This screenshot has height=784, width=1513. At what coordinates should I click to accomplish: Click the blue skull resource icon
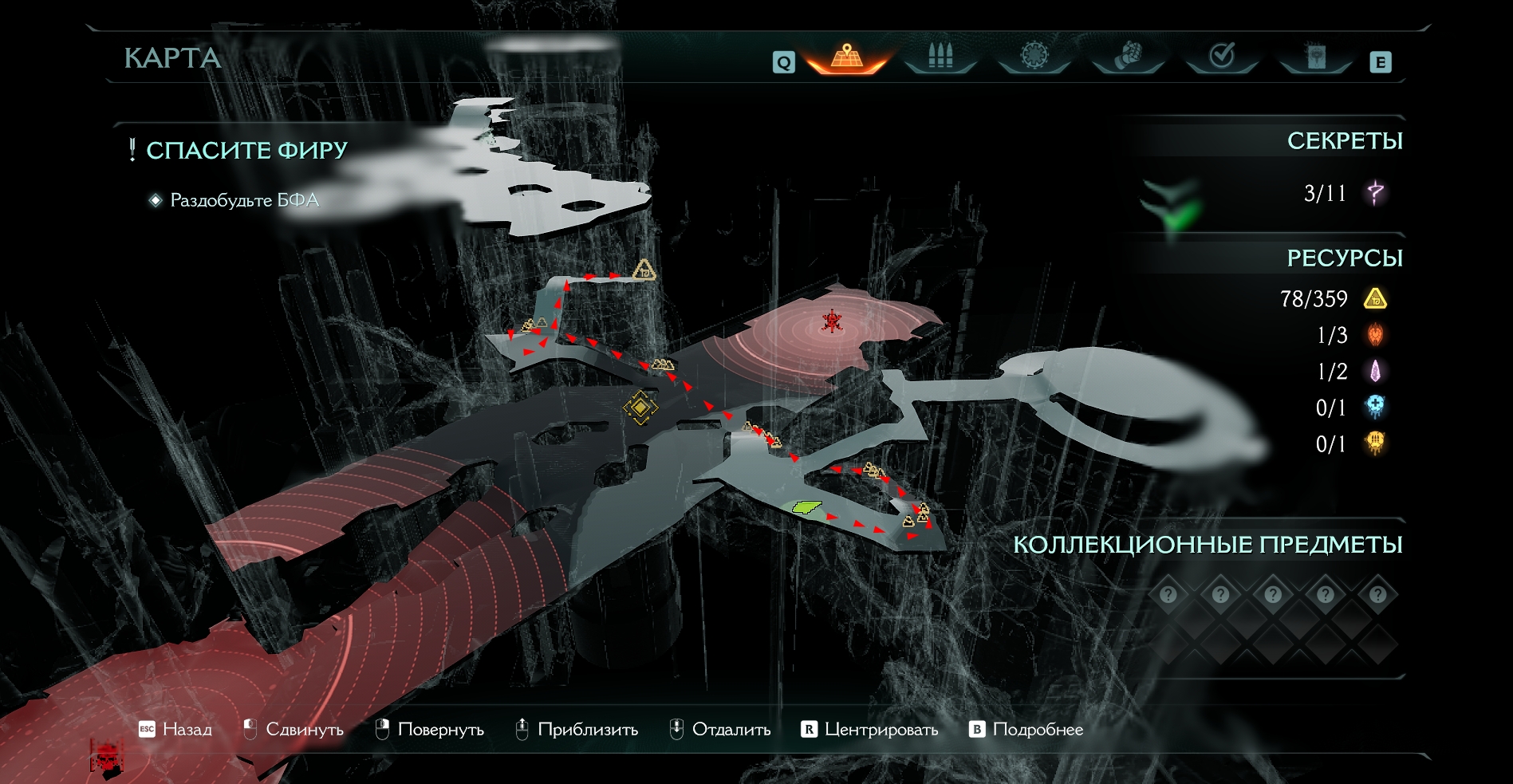(x=1375, y=407)
